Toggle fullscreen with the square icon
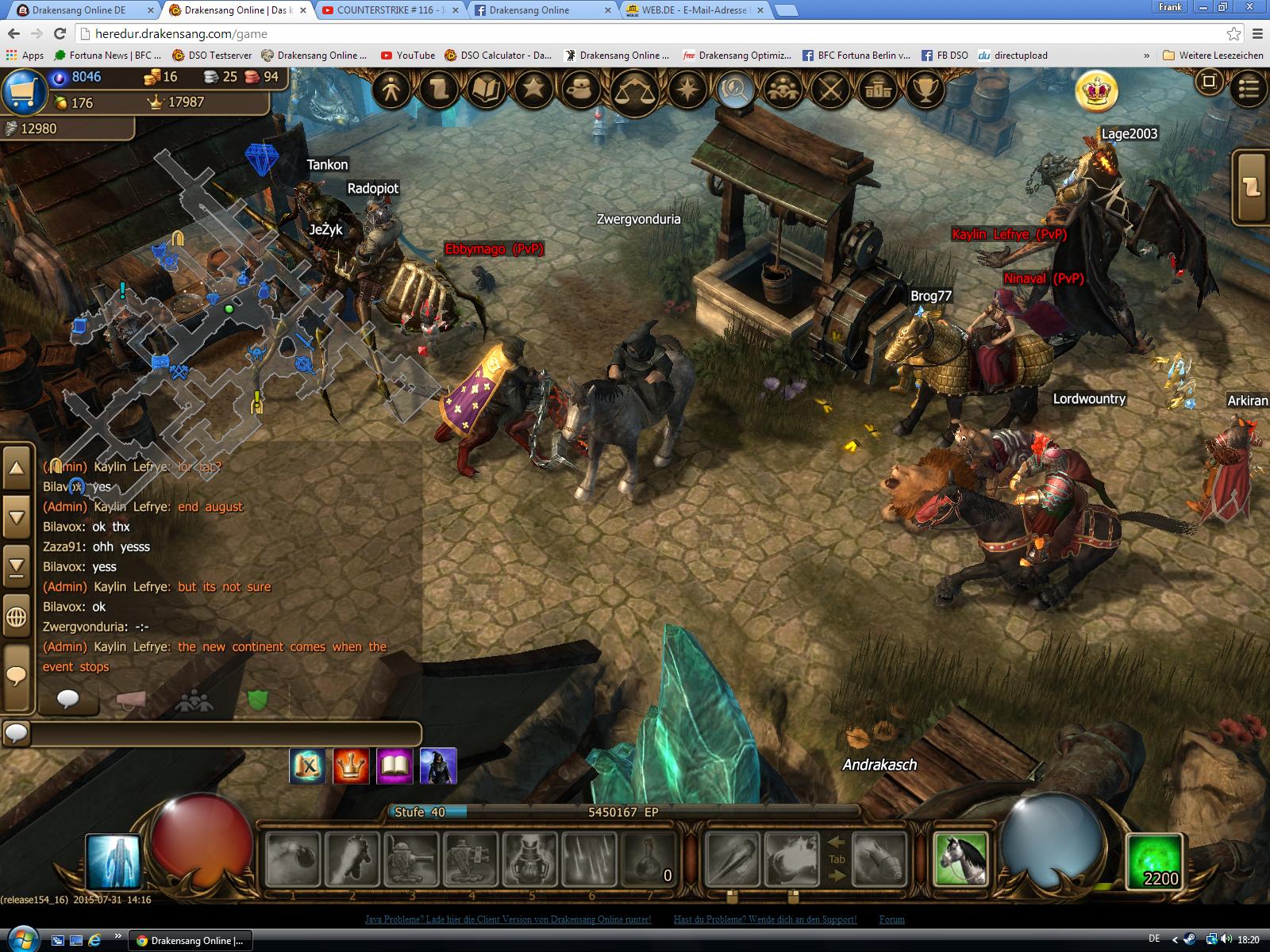Screen dimensions: 1270x952 click(1209, 82)
